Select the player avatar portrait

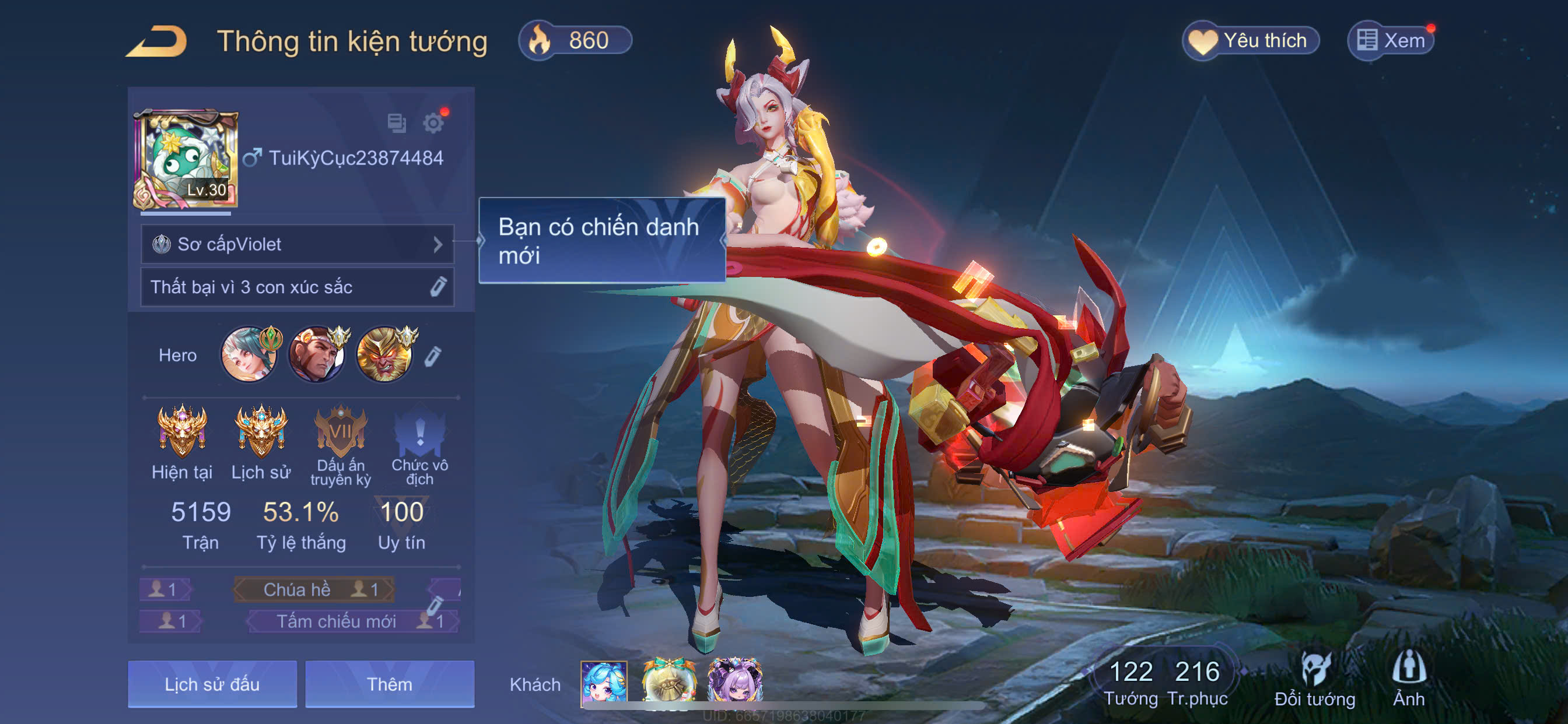[x=185, y=159]
